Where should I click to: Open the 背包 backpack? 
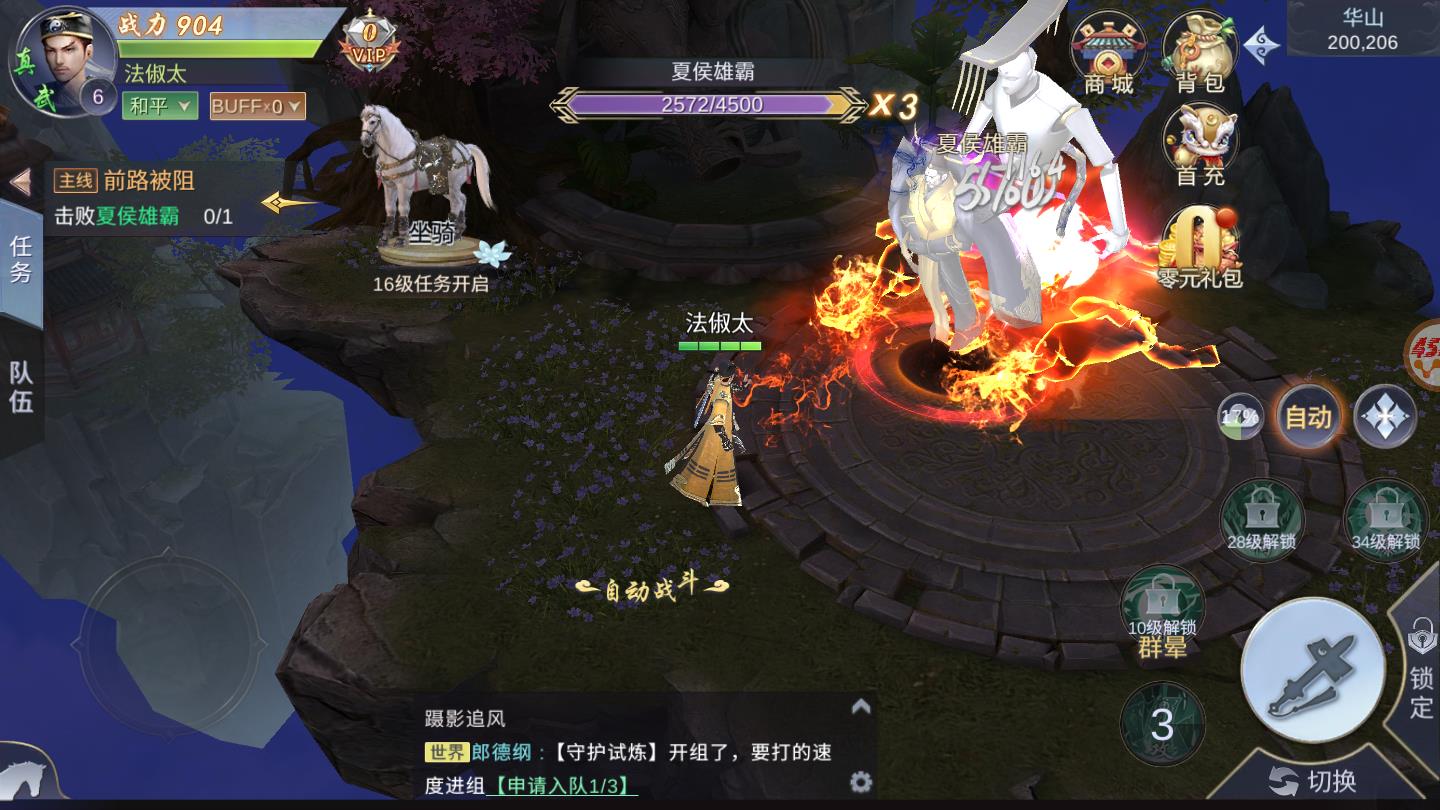[1201, 45]
